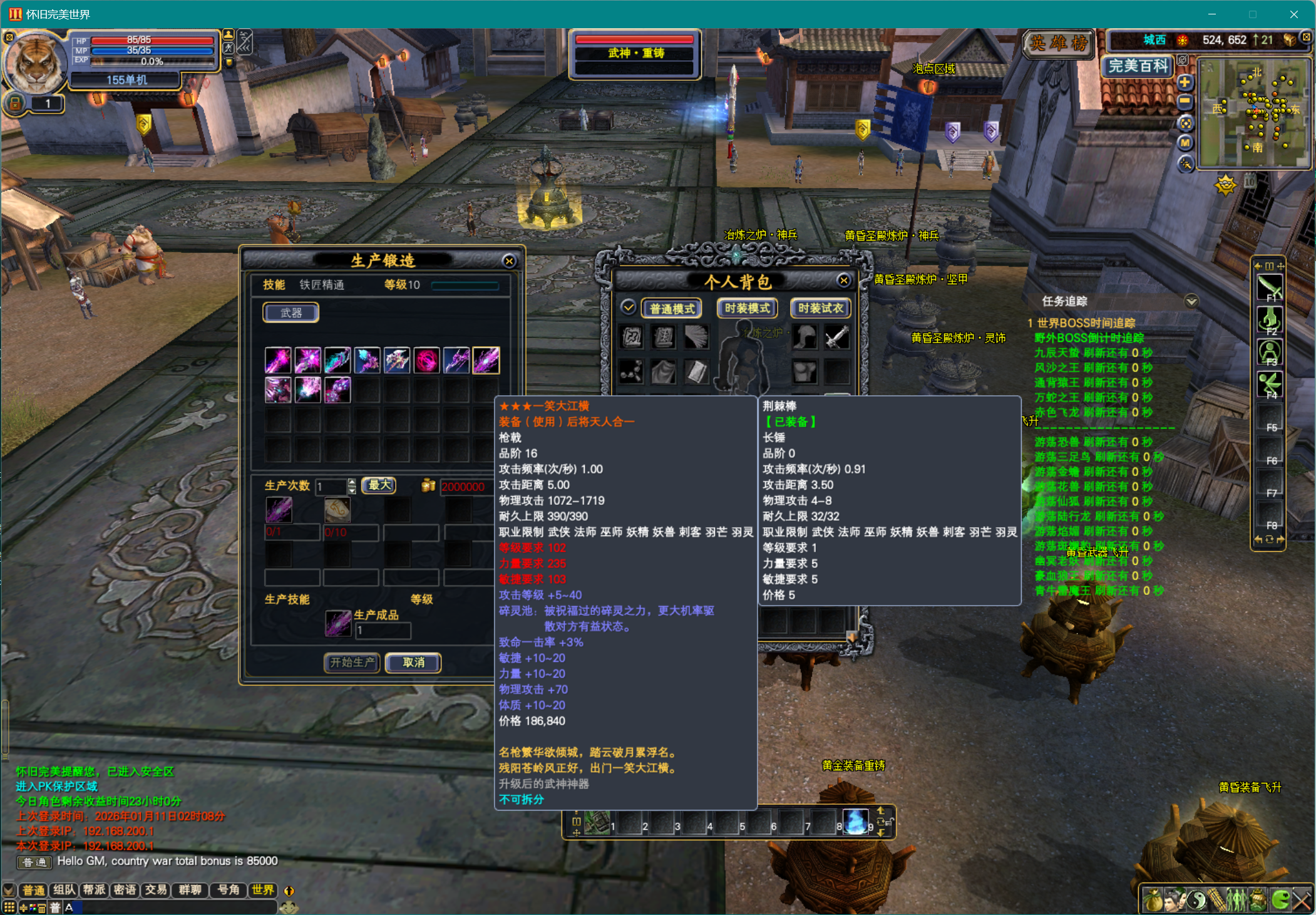Click the tiger character portrait
Image resolution: width=1316 pixels, height=915 pixels.
click(36, 65)
